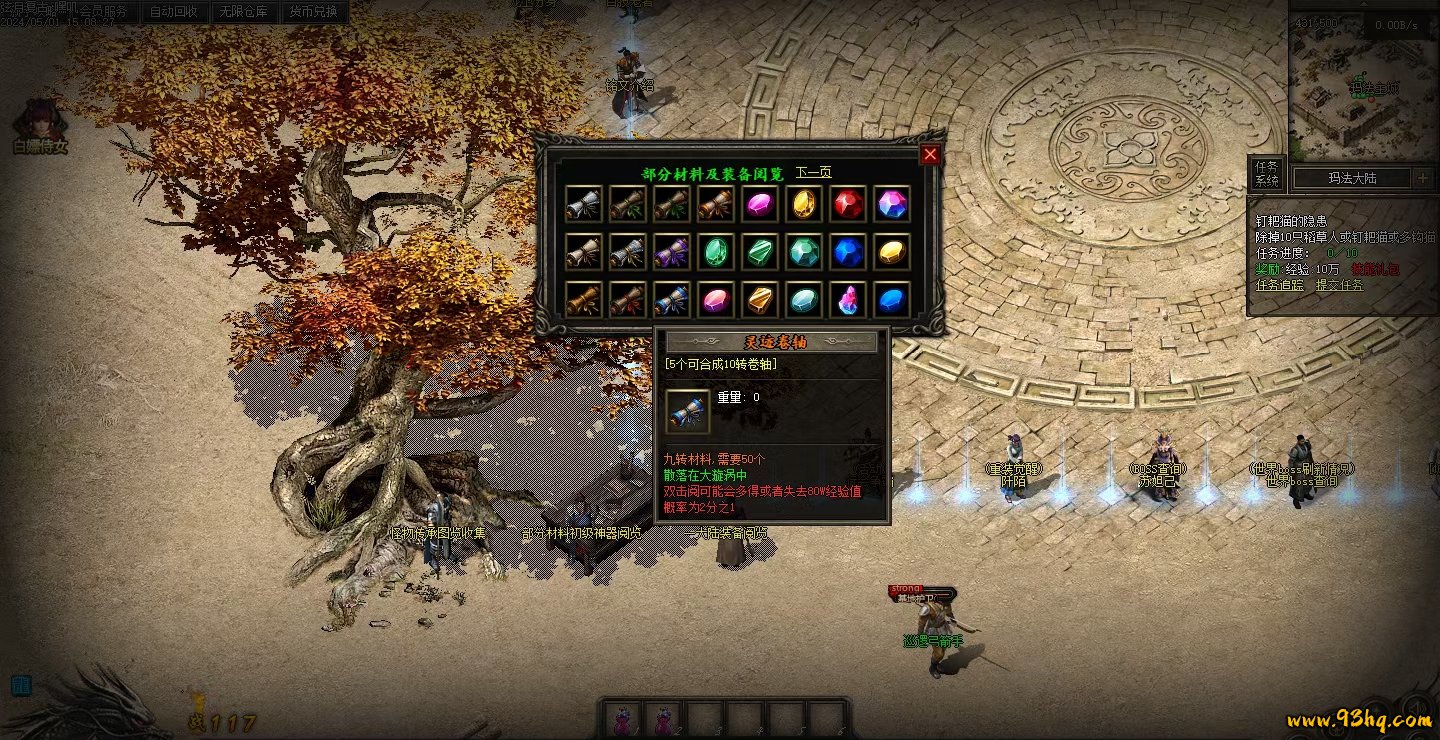This screenshot has width=1440, height=740.
Task: Select the pink crystal cluster slot
Action: (x=847, y=299)
